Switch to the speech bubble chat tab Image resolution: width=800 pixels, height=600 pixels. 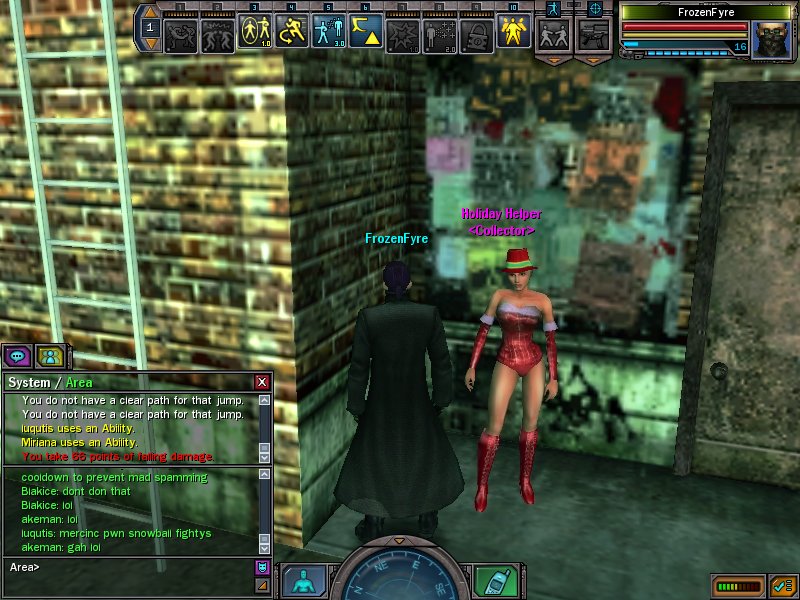(17, 355)
